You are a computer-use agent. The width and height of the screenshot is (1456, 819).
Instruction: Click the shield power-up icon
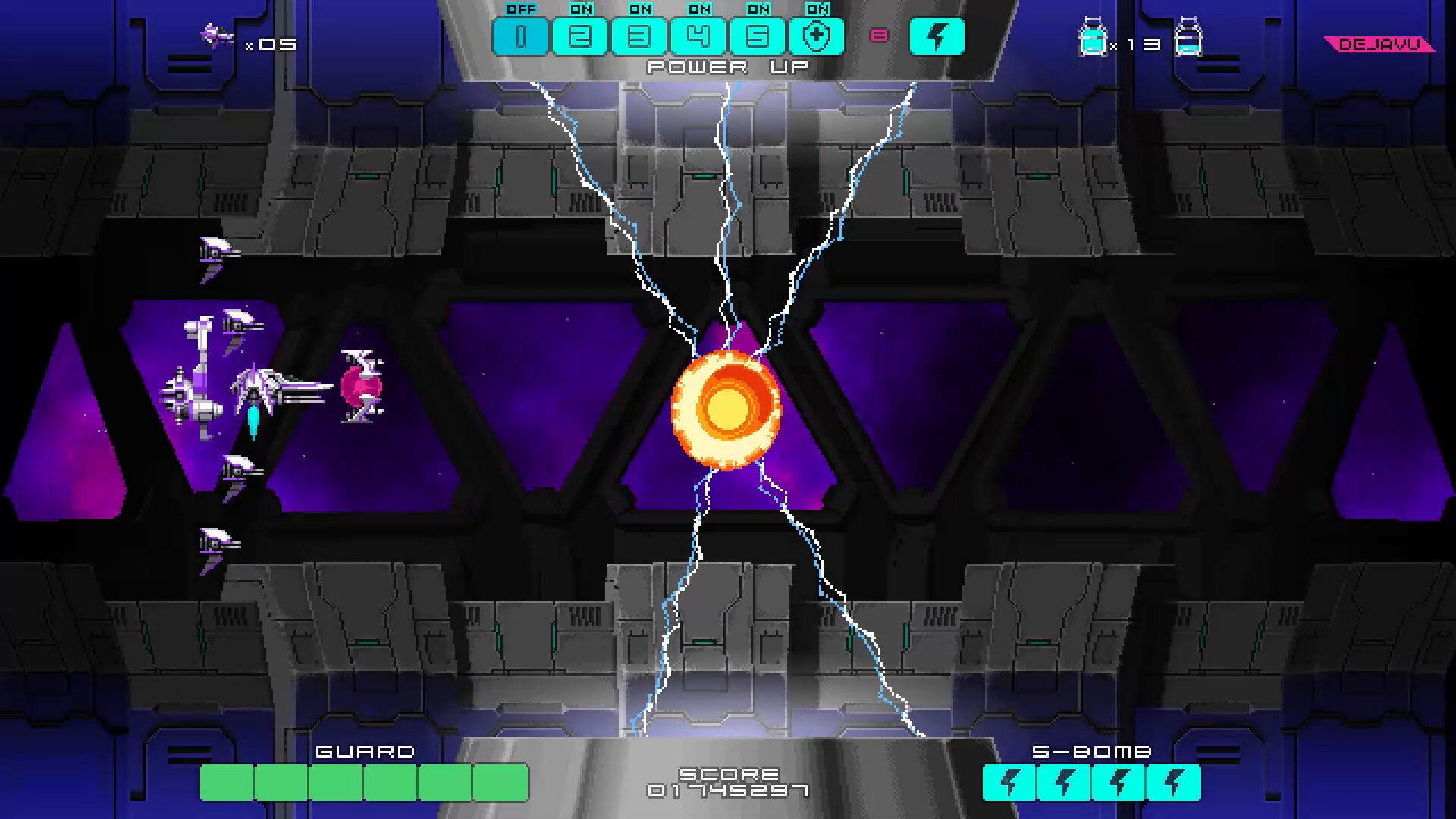pos(819,36)
